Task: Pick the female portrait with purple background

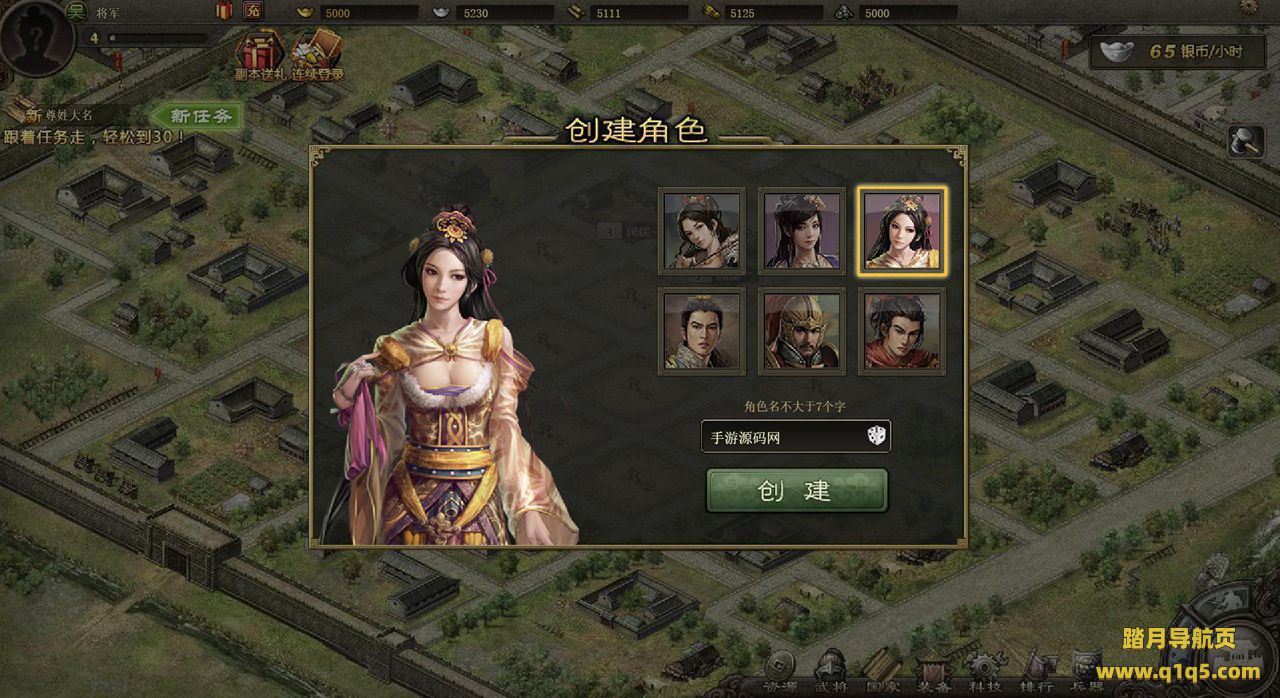Action: pyautogui.click(x=801, y=230)
